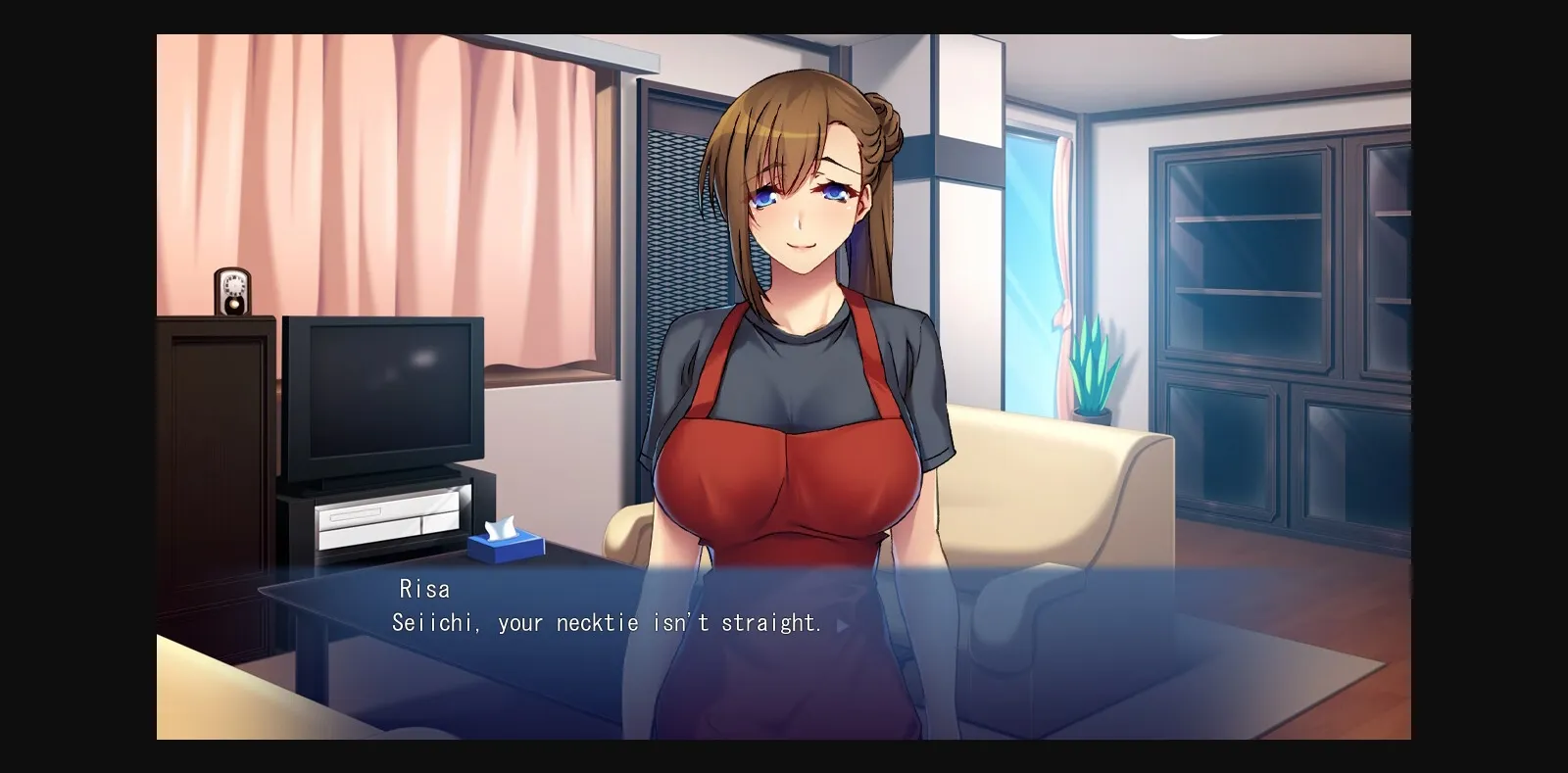
Task: Click the glass-door cabinet on the right
Action: pyautogui.click(x=1274, y=294)
